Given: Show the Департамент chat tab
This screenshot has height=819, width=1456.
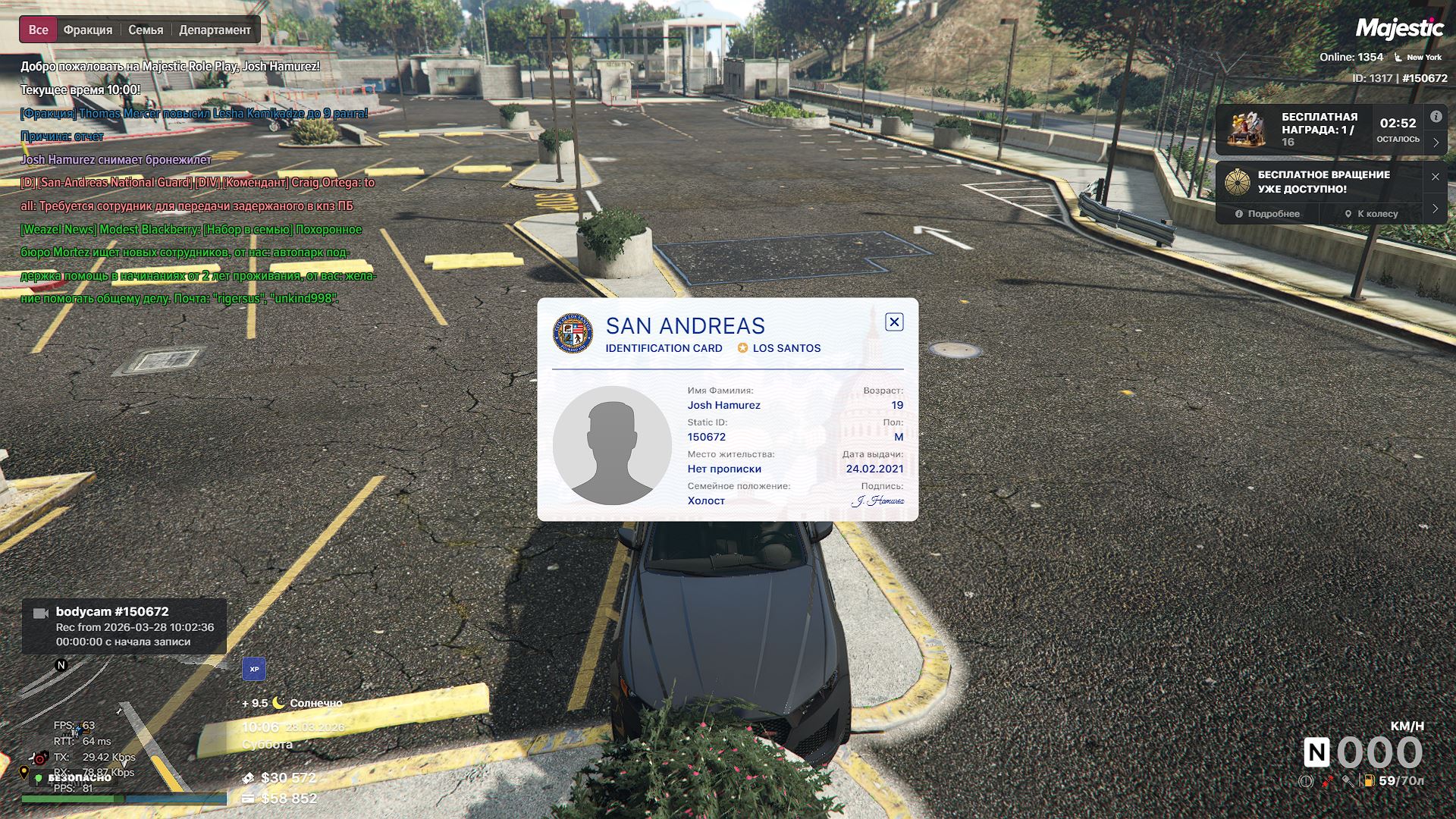Looking at the screenshot, I should tap(215, 30).
